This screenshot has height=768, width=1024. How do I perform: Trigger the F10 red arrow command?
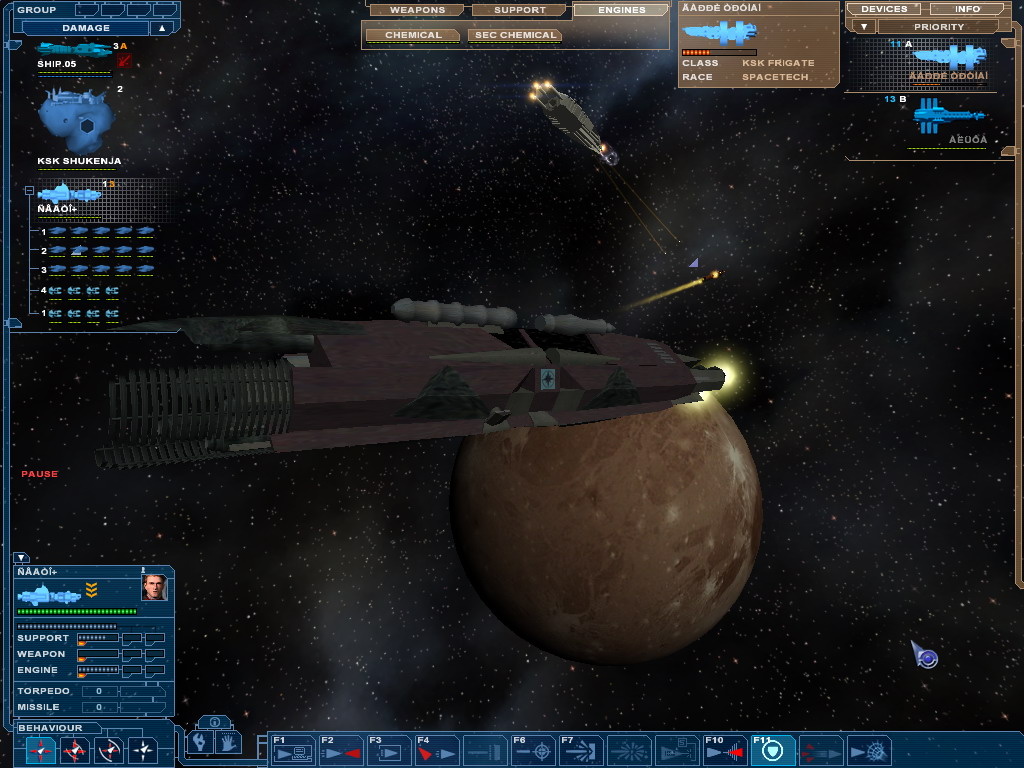pos(725,750)
